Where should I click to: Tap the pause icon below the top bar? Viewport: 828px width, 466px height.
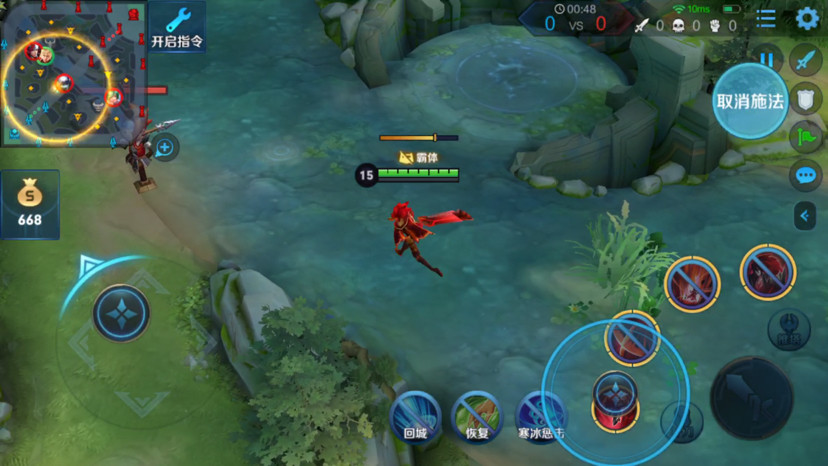point(766,59)
